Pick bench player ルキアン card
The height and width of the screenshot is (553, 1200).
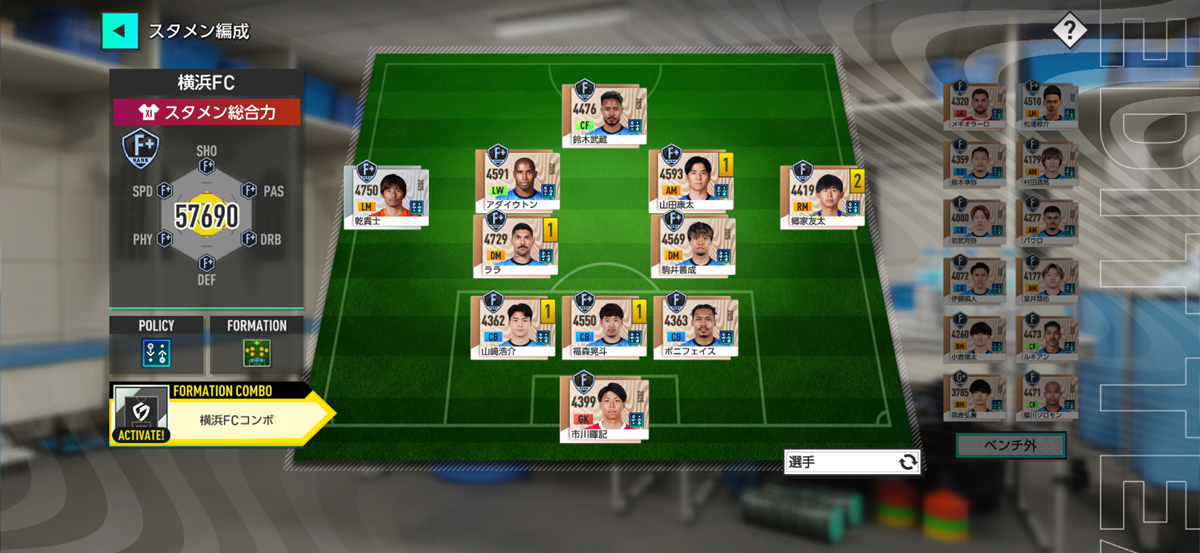click(x=1045, y=337)
